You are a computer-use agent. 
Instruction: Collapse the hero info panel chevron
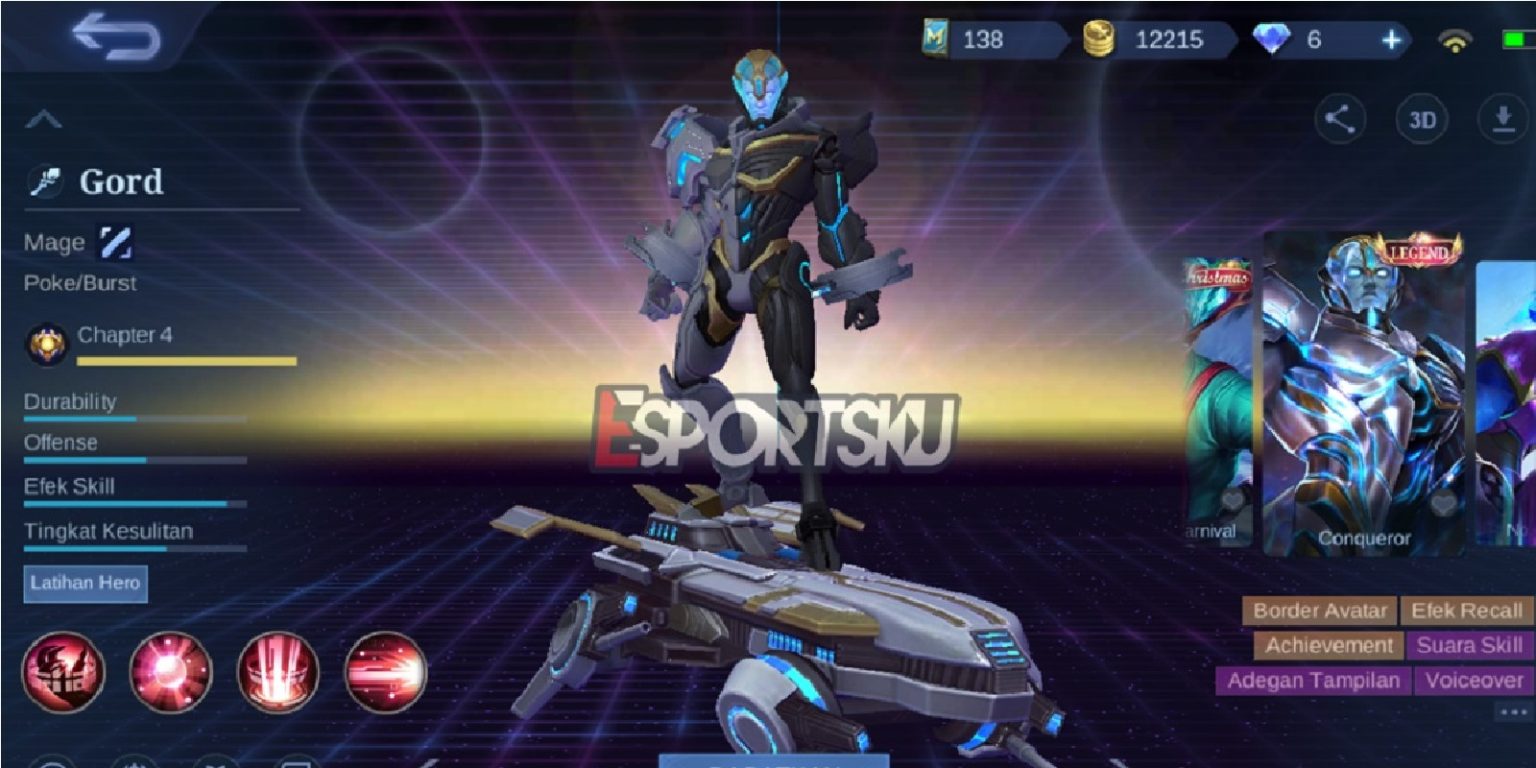tap(42, 119)
